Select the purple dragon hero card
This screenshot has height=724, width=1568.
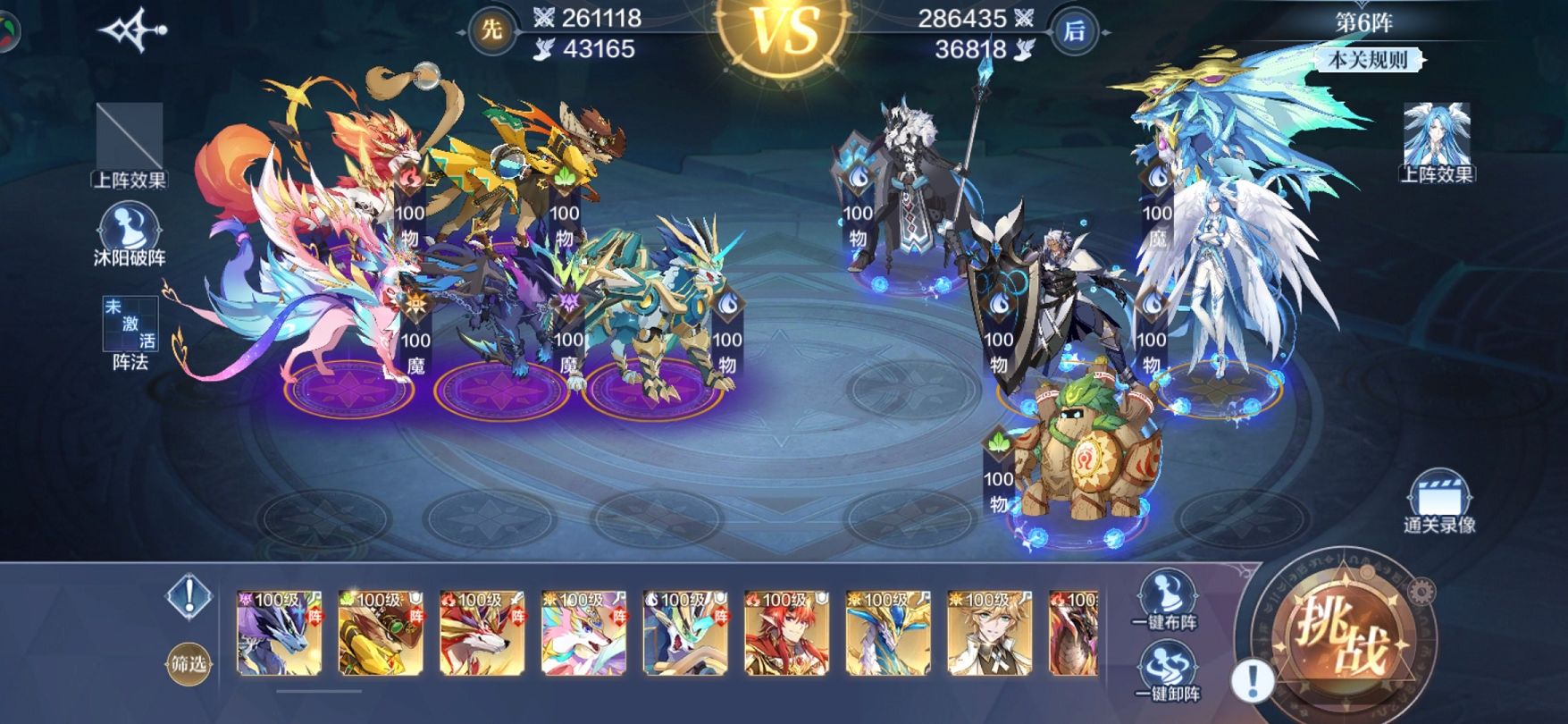(279, 633)
